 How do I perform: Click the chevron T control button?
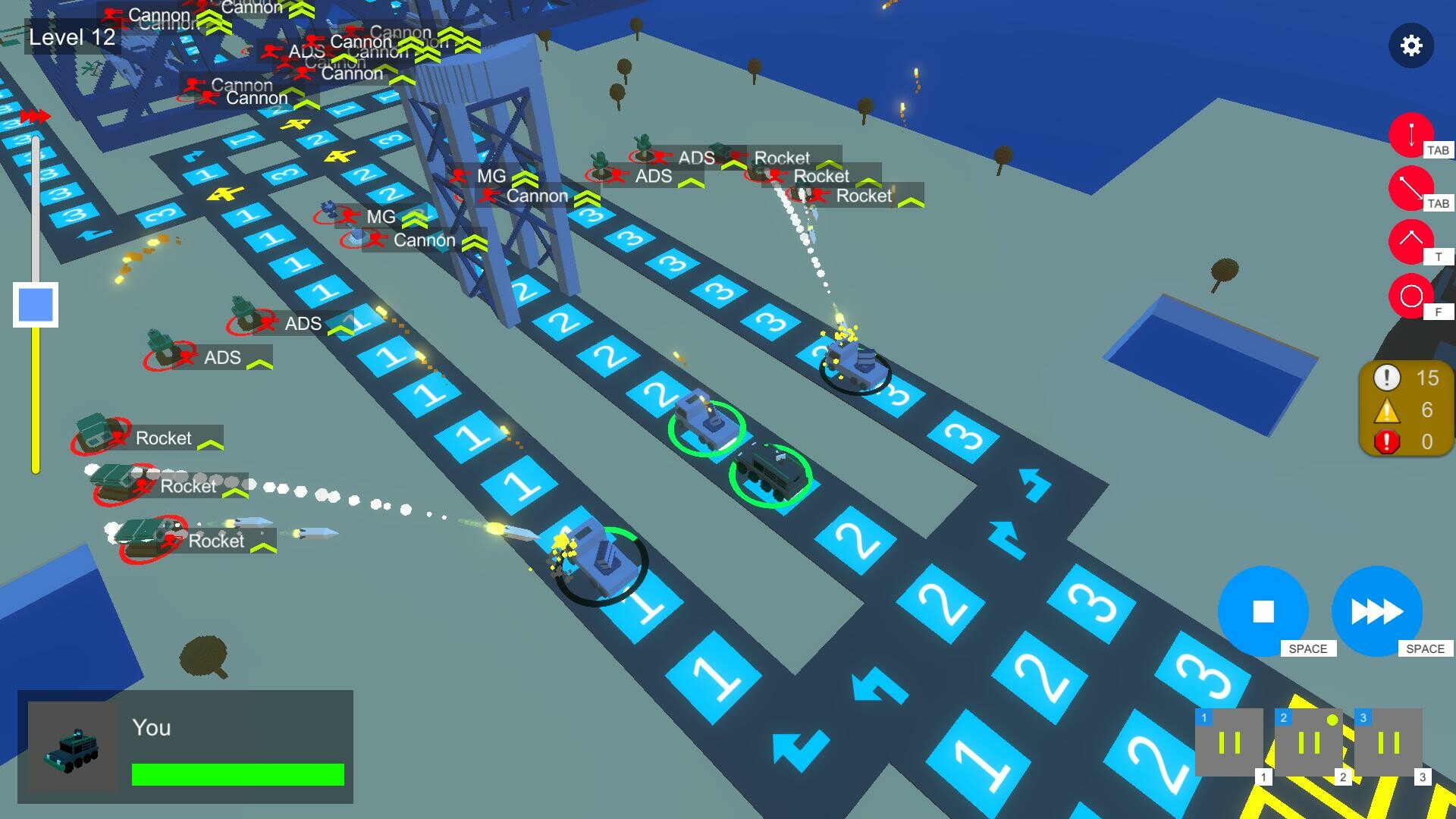pyautogui.click(x=1410, y=244)
